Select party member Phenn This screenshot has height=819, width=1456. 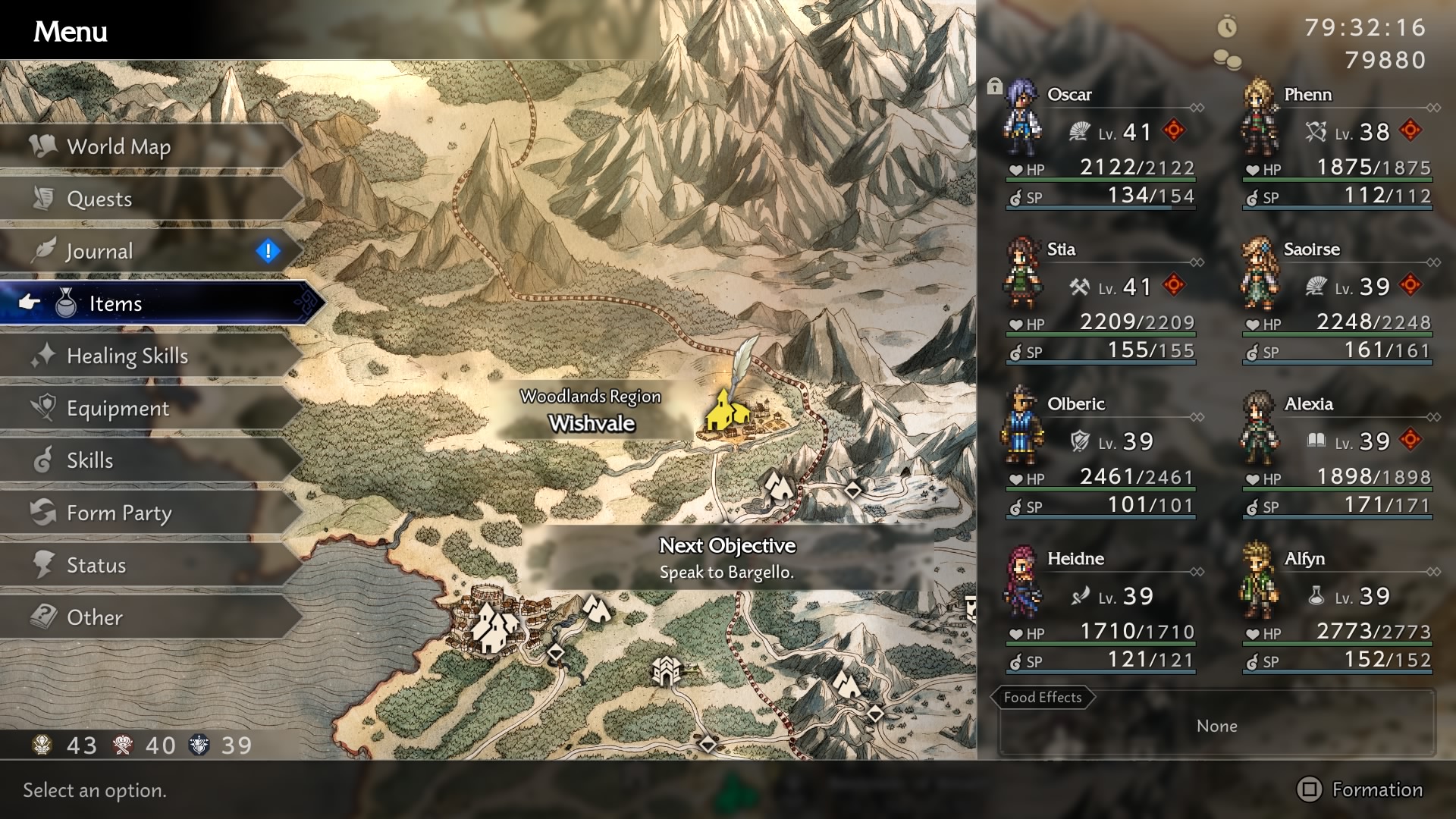(1336, 144)
